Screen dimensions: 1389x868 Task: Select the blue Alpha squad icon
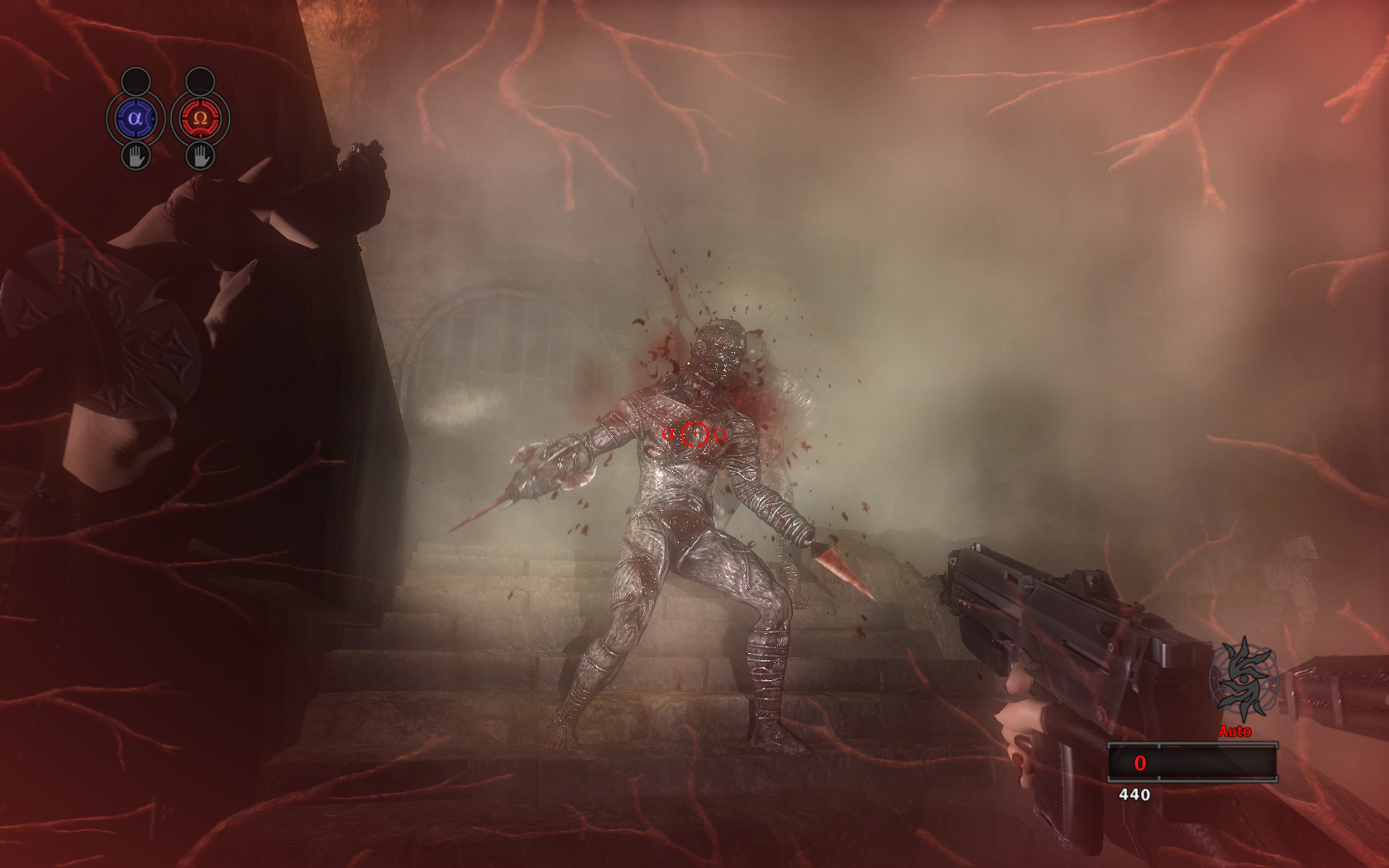point(136,118)
